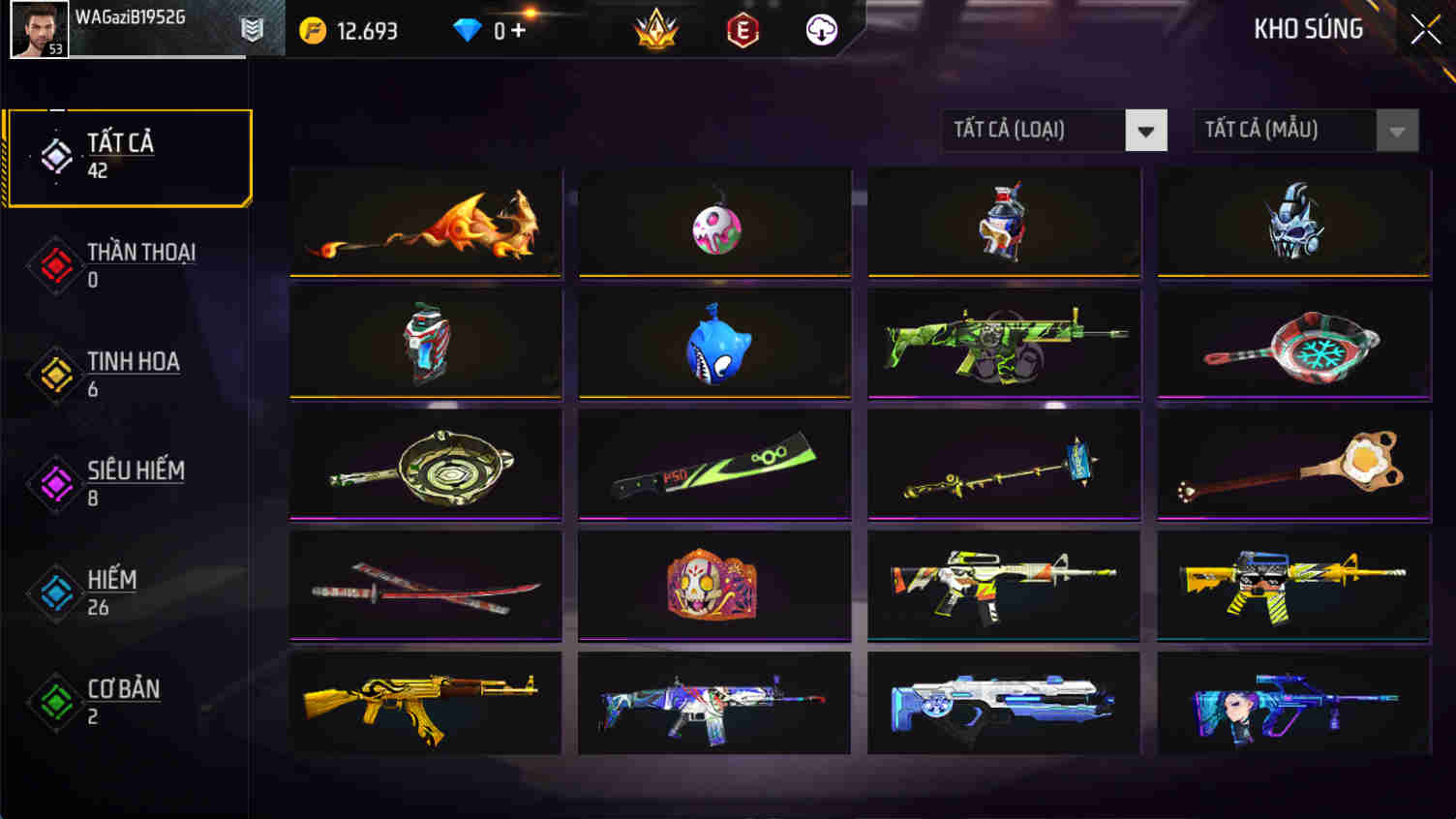Screen dimensions: 1456x819
Task: Click the green Cơ Bản rarity icon
Action: tap(55, 702)
